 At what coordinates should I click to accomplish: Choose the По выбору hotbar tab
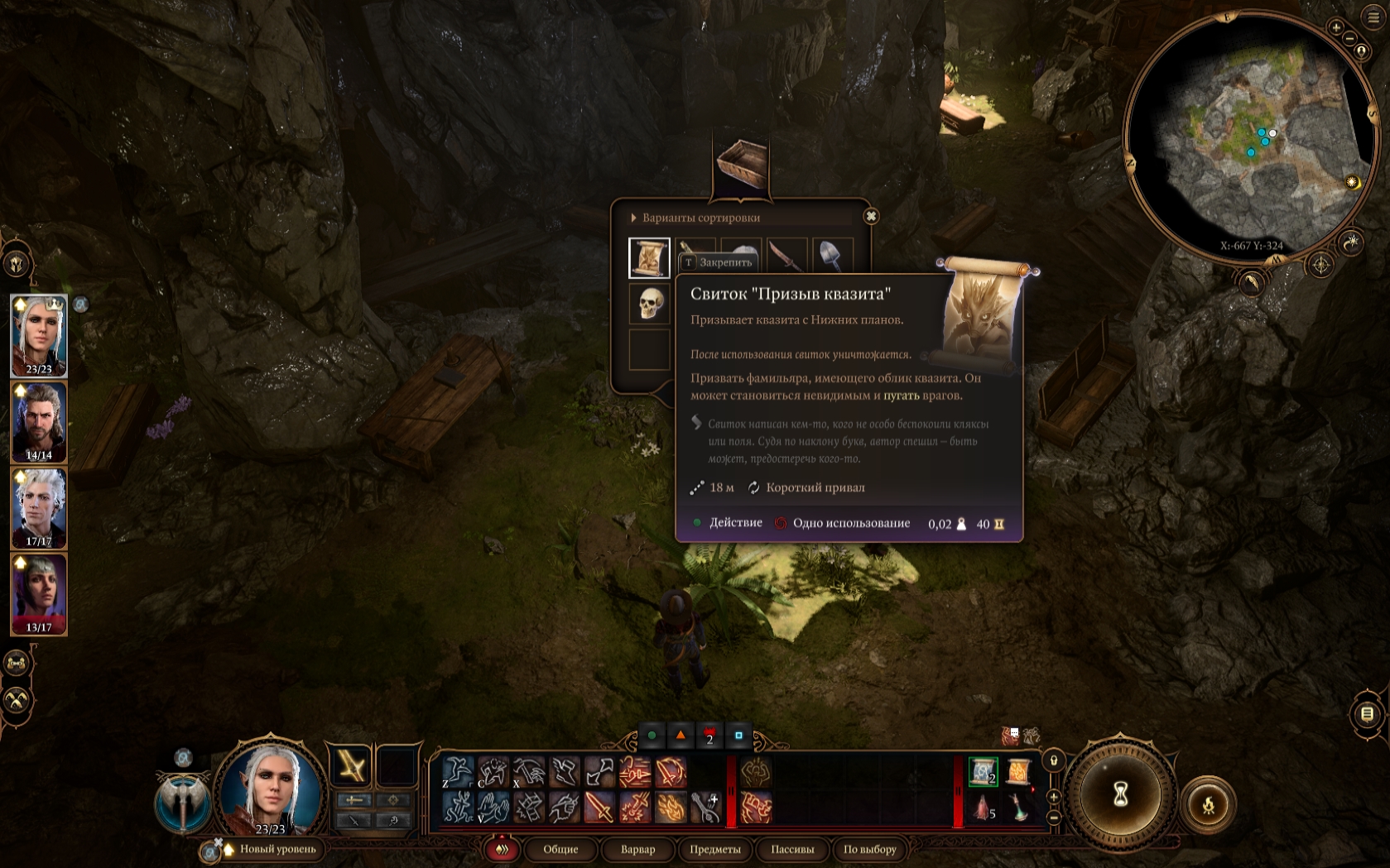869,849
